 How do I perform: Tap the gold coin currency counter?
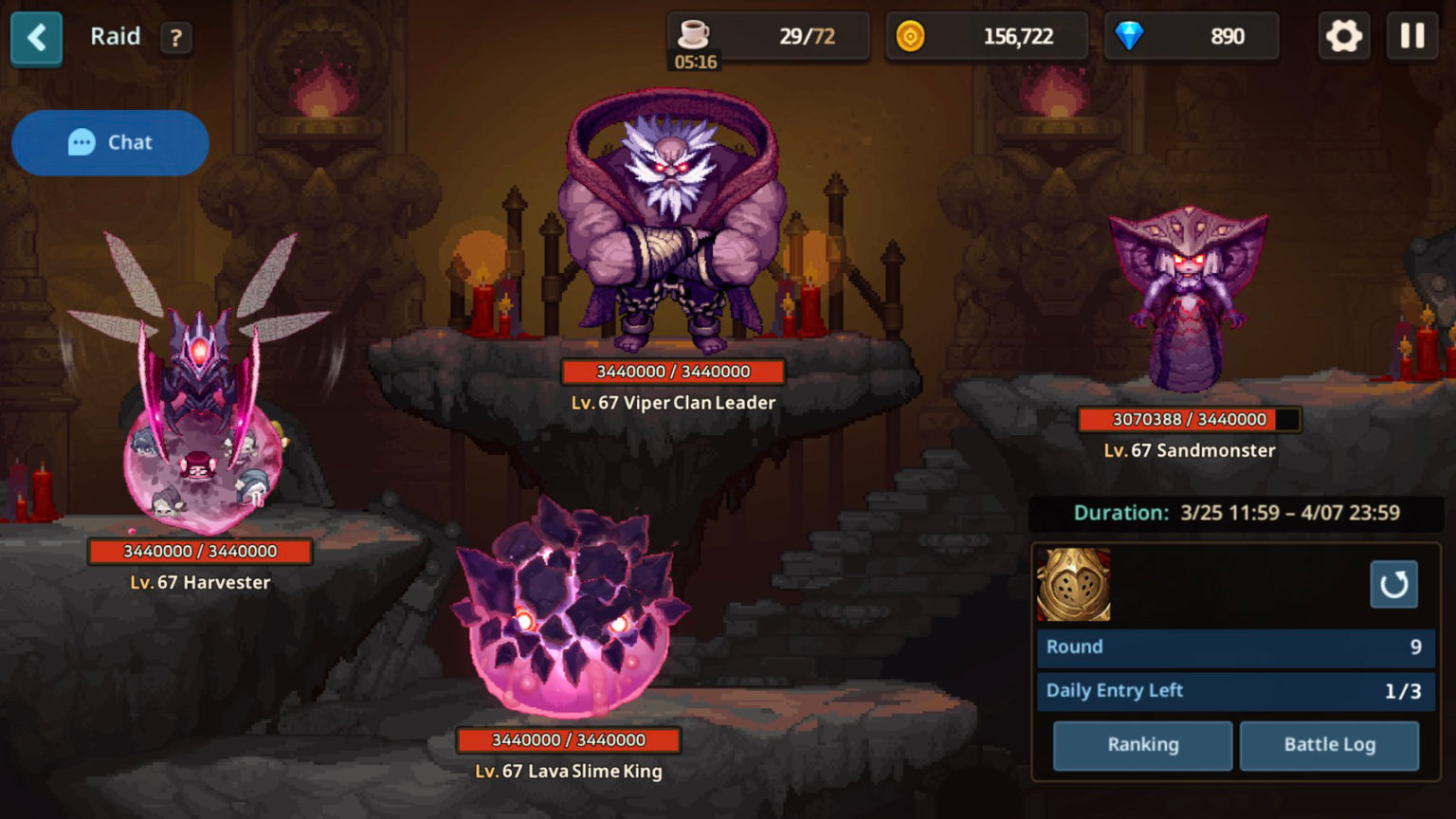click(x=986, y=37)
